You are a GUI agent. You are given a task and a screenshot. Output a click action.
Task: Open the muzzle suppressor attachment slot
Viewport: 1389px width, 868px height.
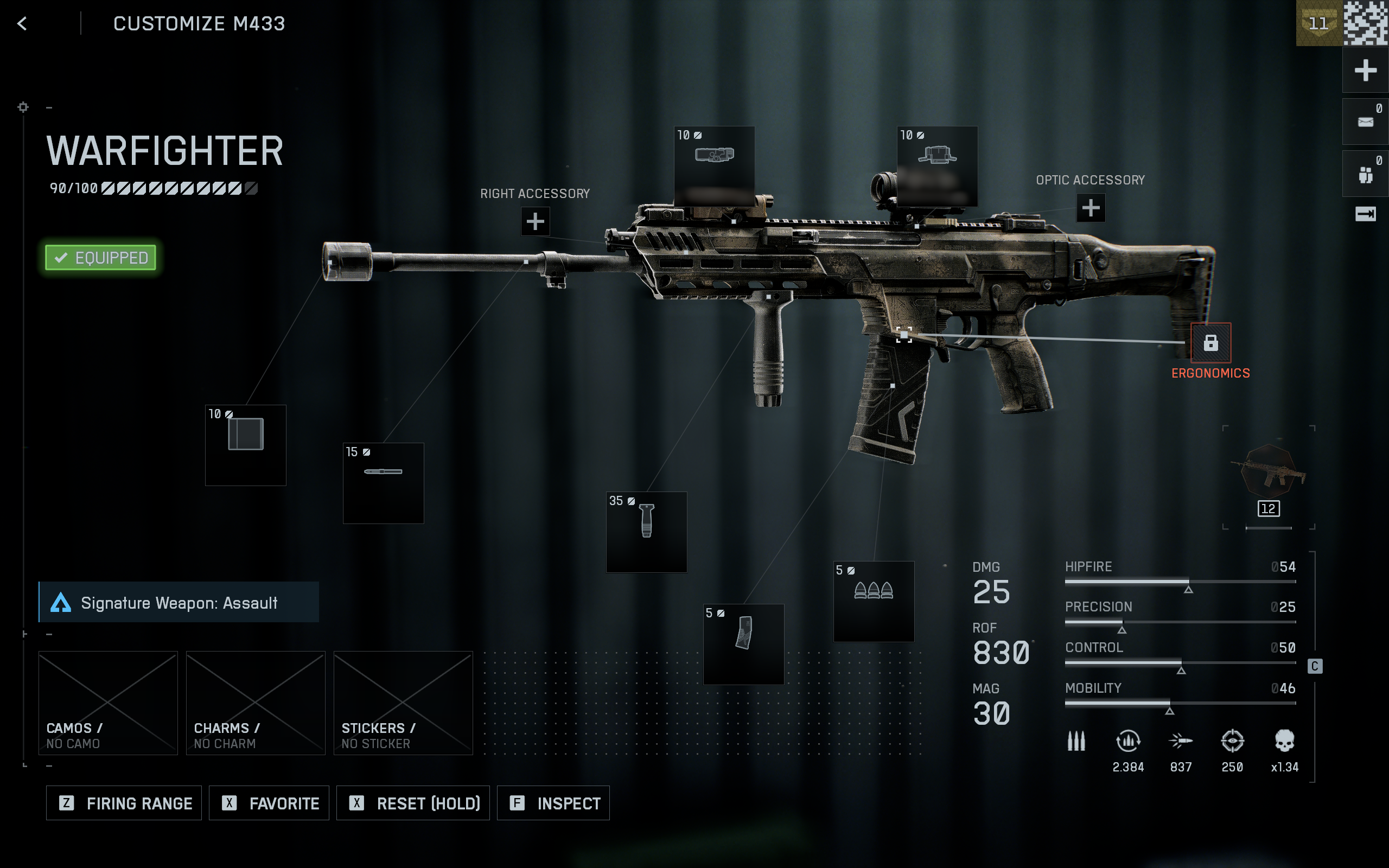246,445
